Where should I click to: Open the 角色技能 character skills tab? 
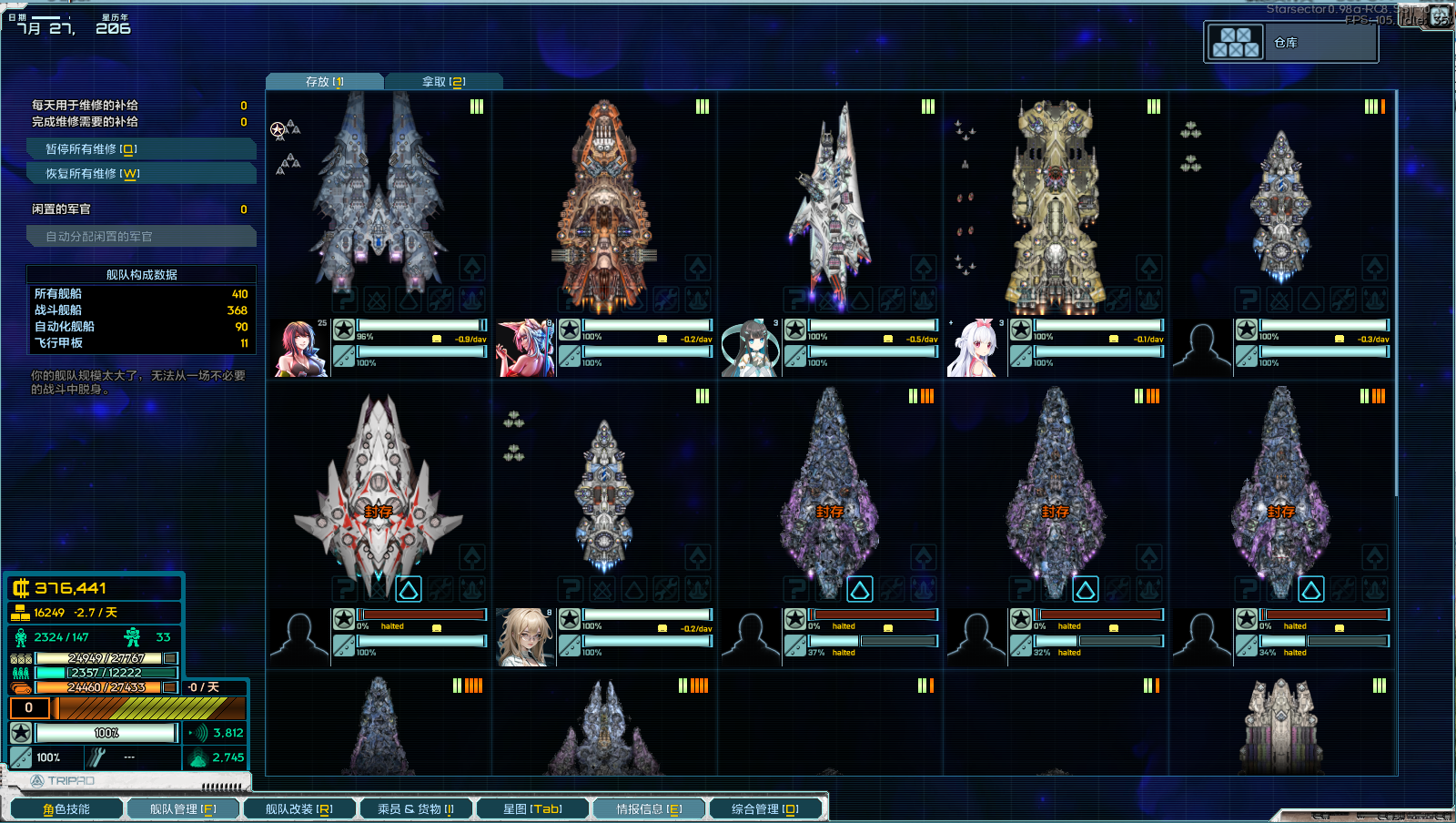[x=66, y=808]
